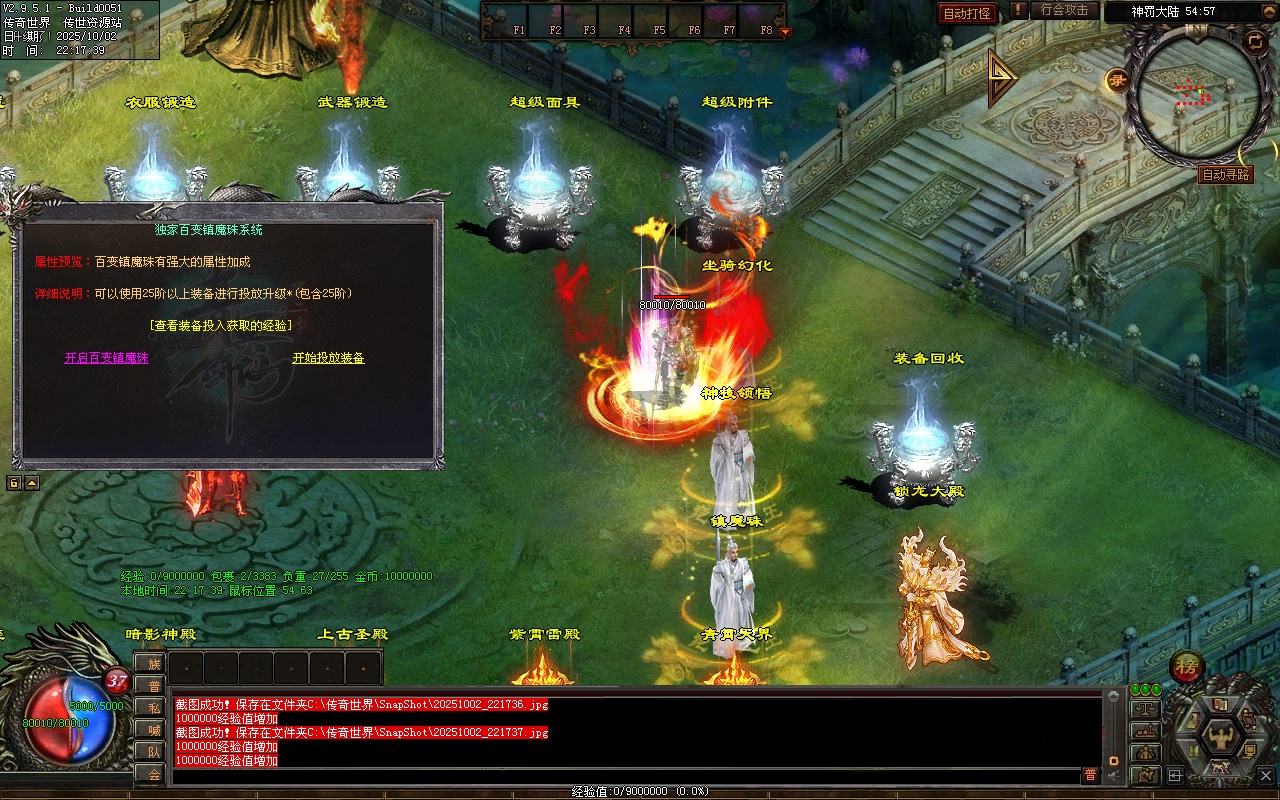This screenshot has height=800, width=1280.
Task: Select the 行会攻击 guild attack button
Action: coord(1064,10)
